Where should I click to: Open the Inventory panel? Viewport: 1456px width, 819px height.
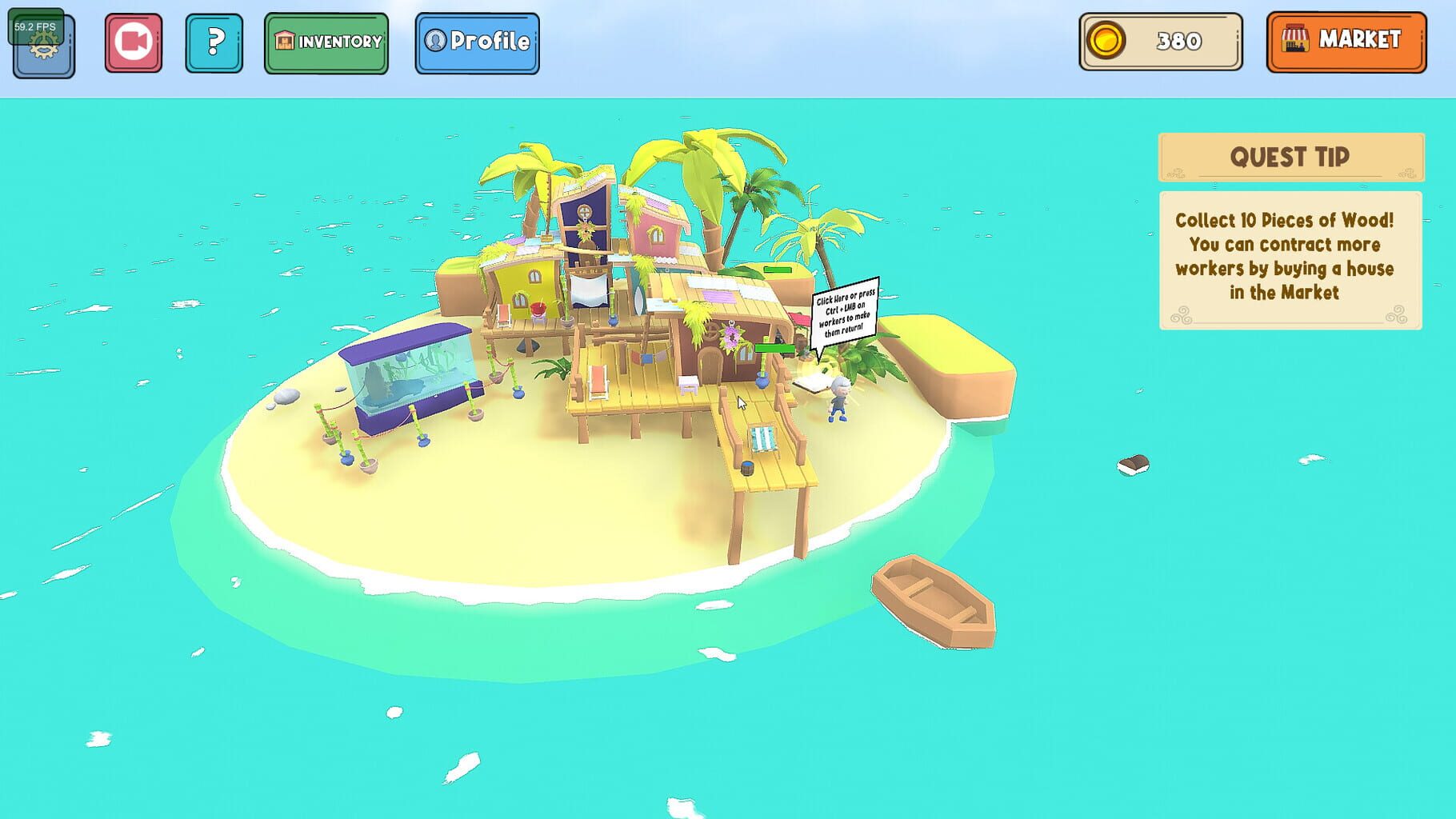(x=327, y=42)
